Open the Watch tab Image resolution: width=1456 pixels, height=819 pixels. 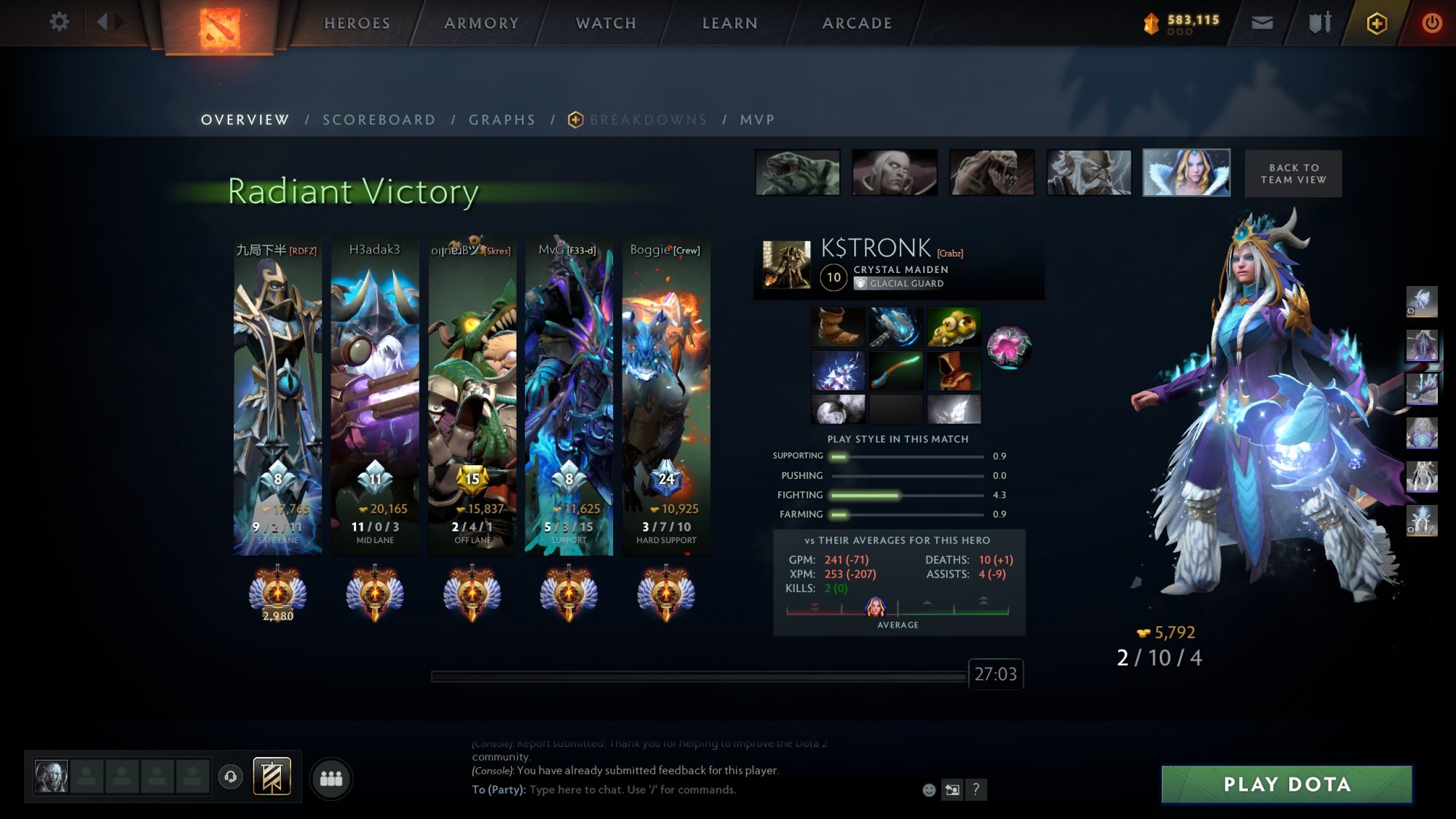606,23
